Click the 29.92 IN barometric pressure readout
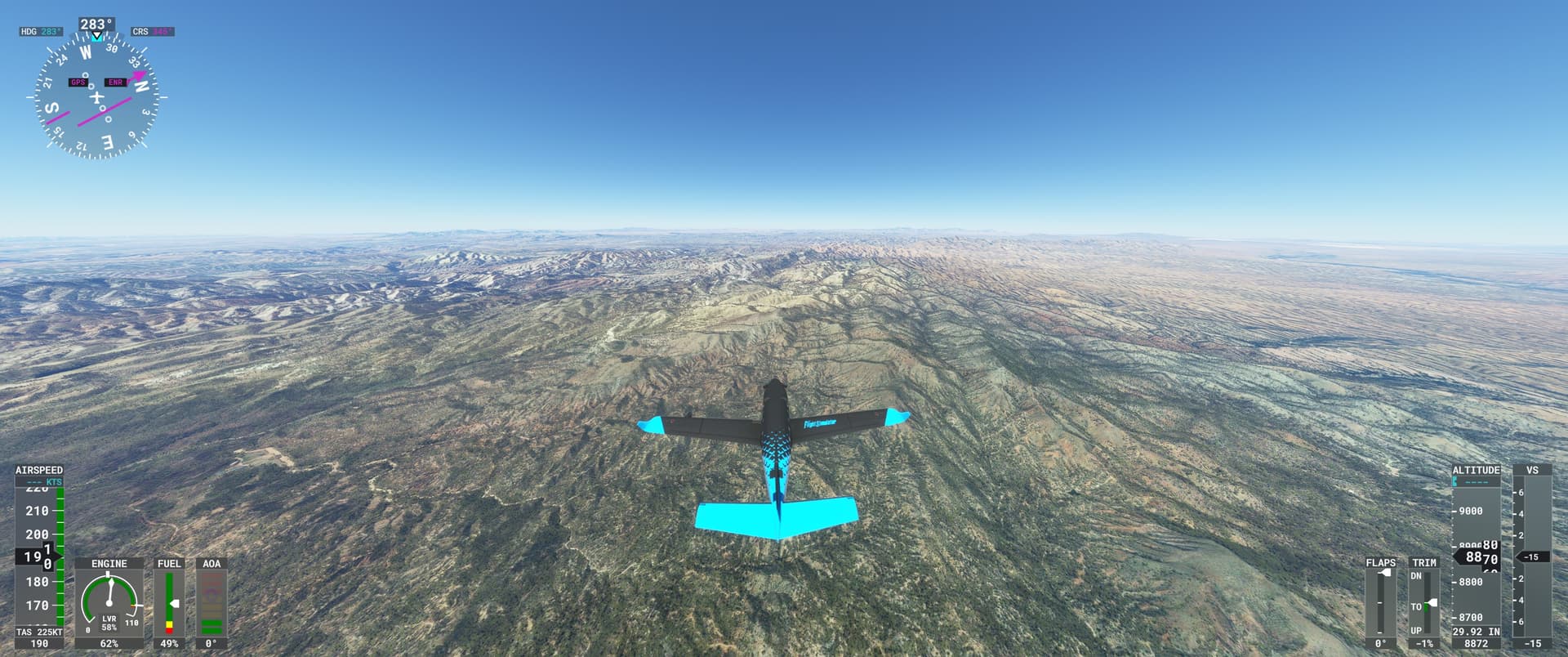Viewport: 1568px width, 657px height. click(1478, 629)
